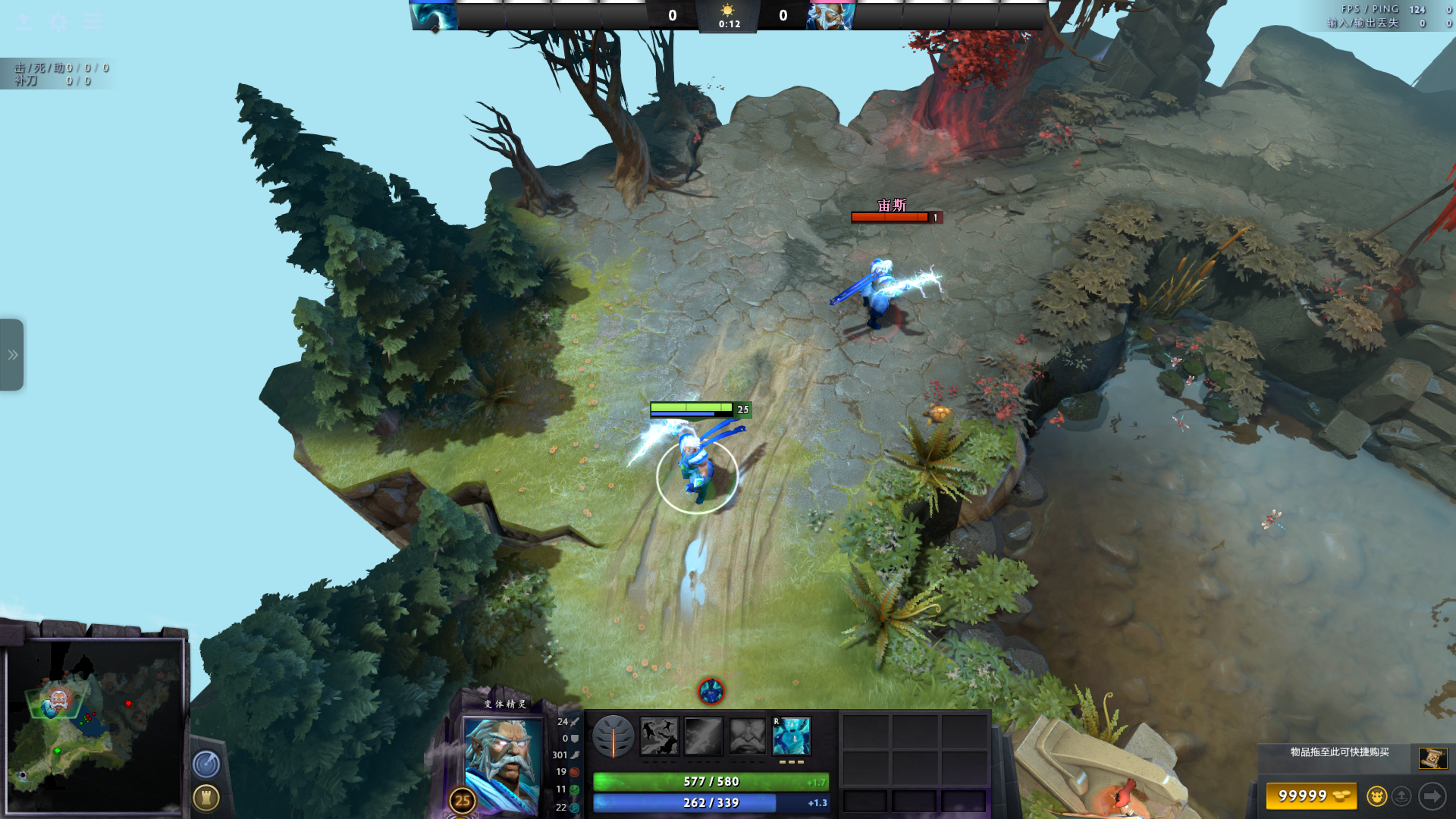Click the glyph tower button beside minimap
The height and width of the screenshot is (819, 1456).
click(206, 798)
